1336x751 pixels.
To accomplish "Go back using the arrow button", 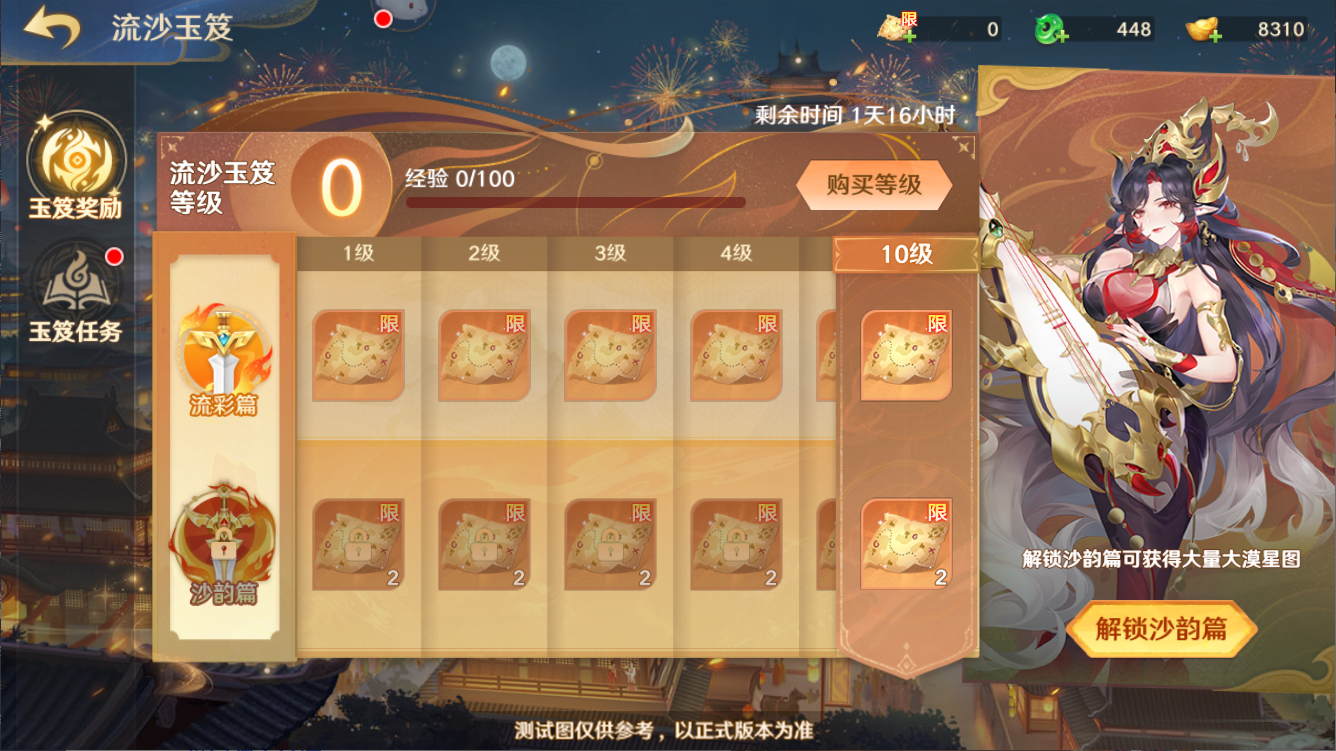I will (52, 27).
